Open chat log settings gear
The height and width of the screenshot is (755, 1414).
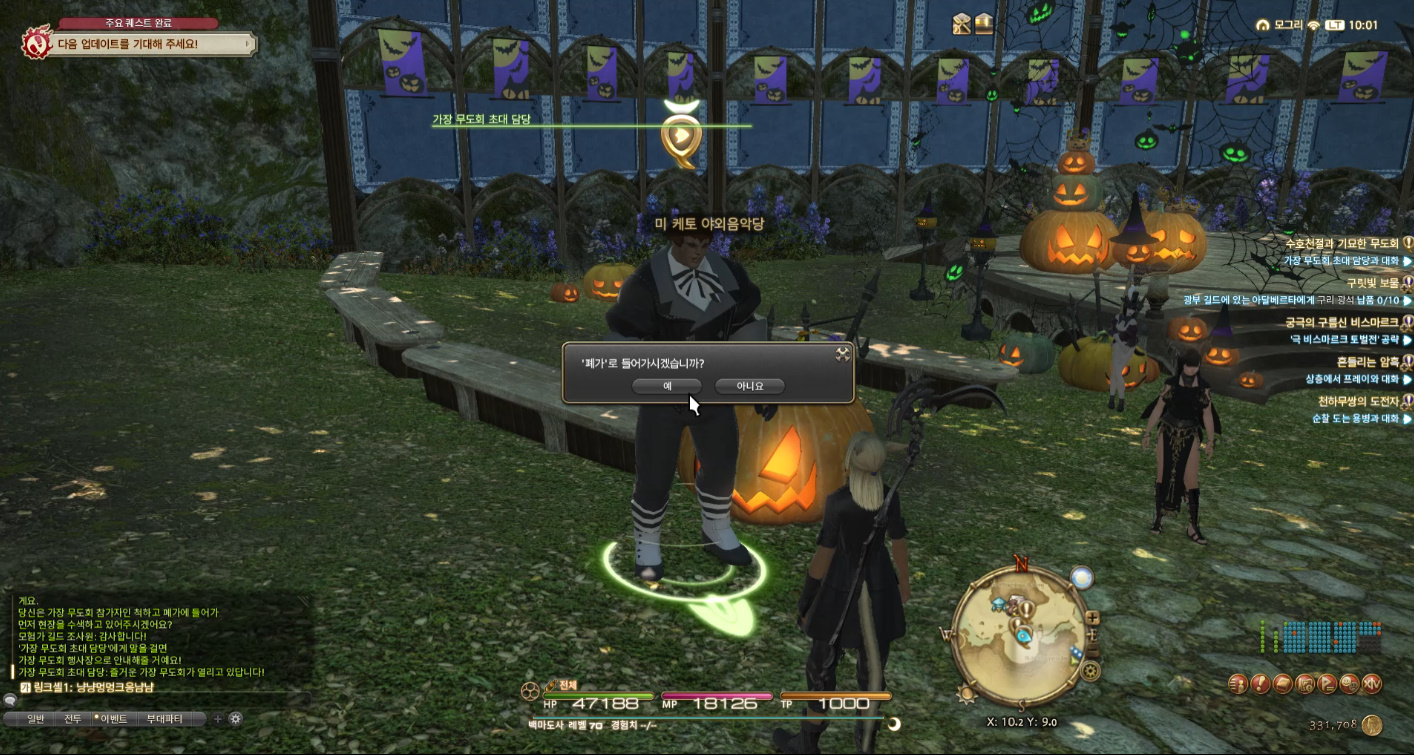pos(236,718)
